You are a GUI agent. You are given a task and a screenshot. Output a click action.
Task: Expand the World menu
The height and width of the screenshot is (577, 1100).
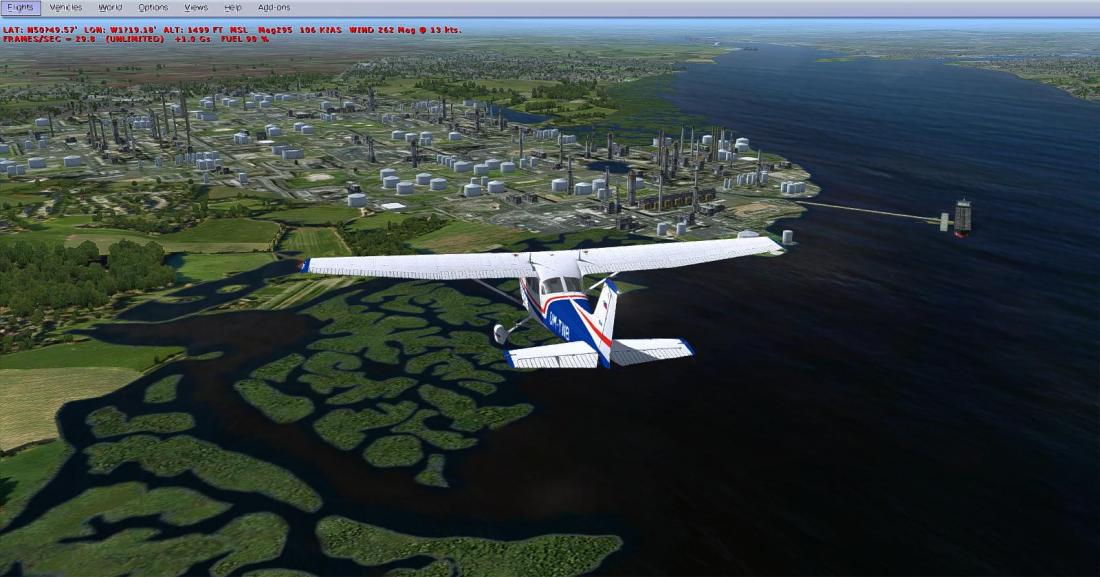coord(110,7)
